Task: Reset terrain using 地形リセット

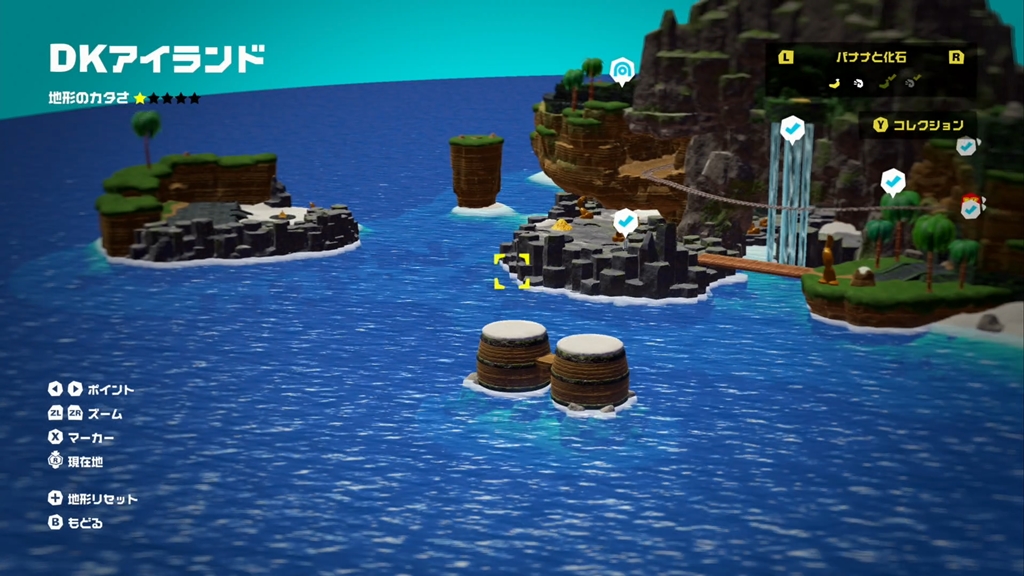Action: [x=93, y=498]
